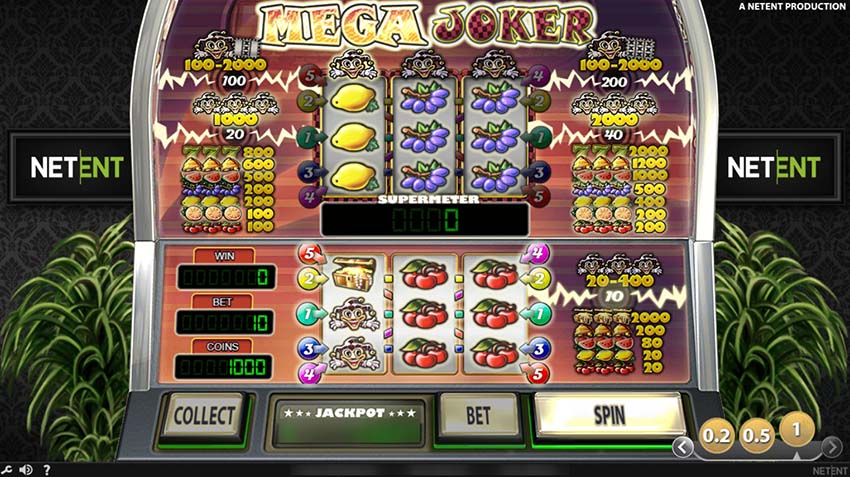Click the right arrow beside coin values

tap(831, 446)
